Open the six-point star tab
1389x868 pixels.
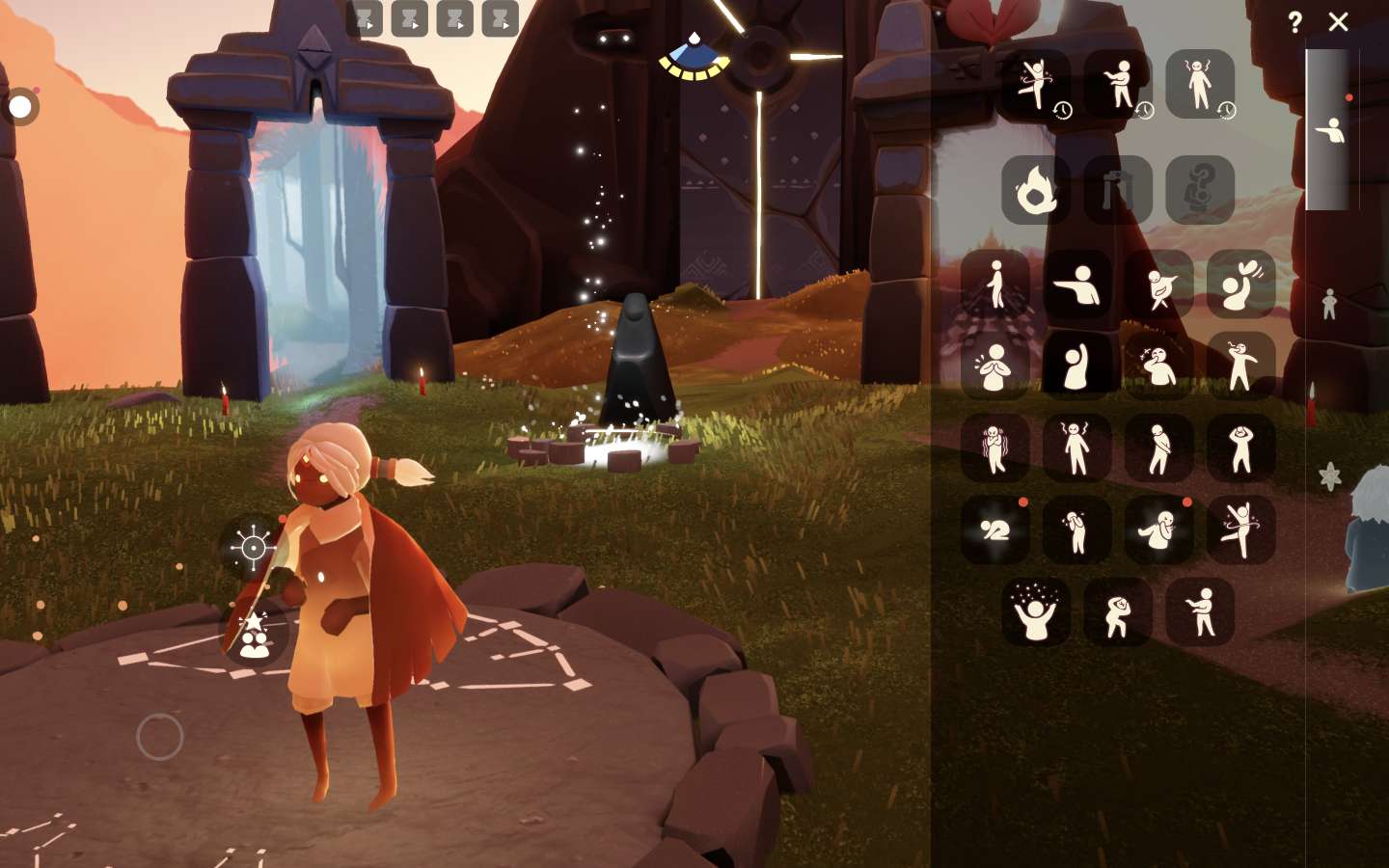[x=1329, y=476]
